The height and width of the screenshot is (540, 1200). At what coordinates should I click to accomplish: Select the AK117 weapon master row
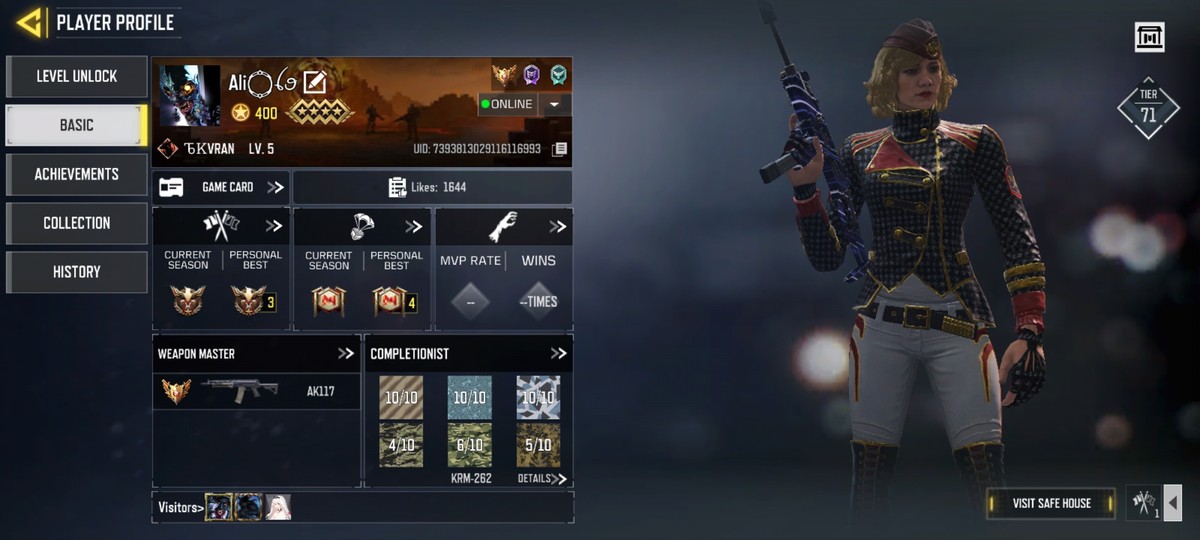(257, 391)
